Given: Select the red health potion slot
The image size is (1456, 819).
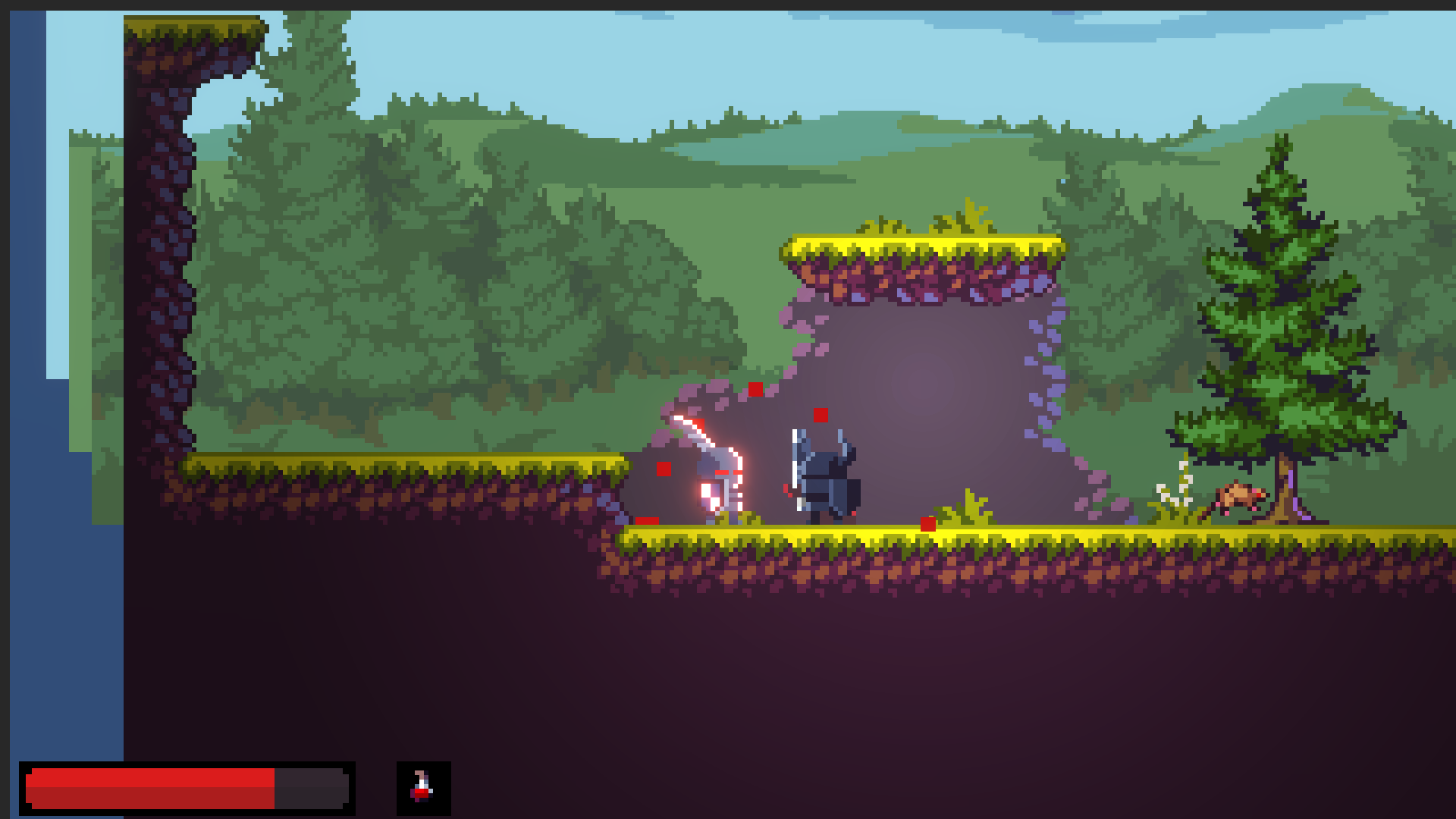Looking at the screenshot, I should [423, 788].
